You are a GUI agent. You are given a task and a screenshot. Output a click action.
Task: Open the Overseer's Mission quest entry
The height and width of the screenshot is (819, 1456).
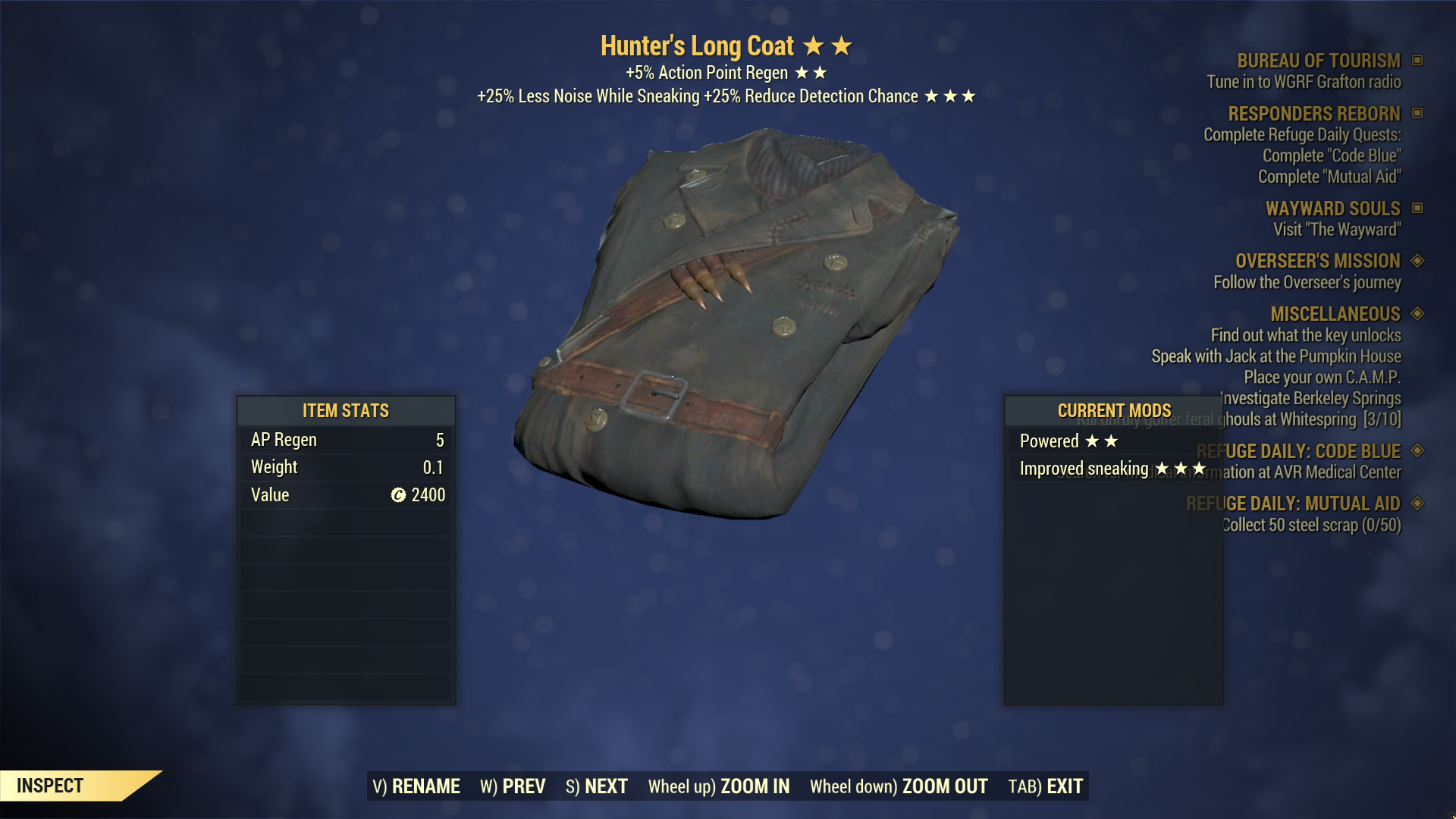click(1317, 261)
